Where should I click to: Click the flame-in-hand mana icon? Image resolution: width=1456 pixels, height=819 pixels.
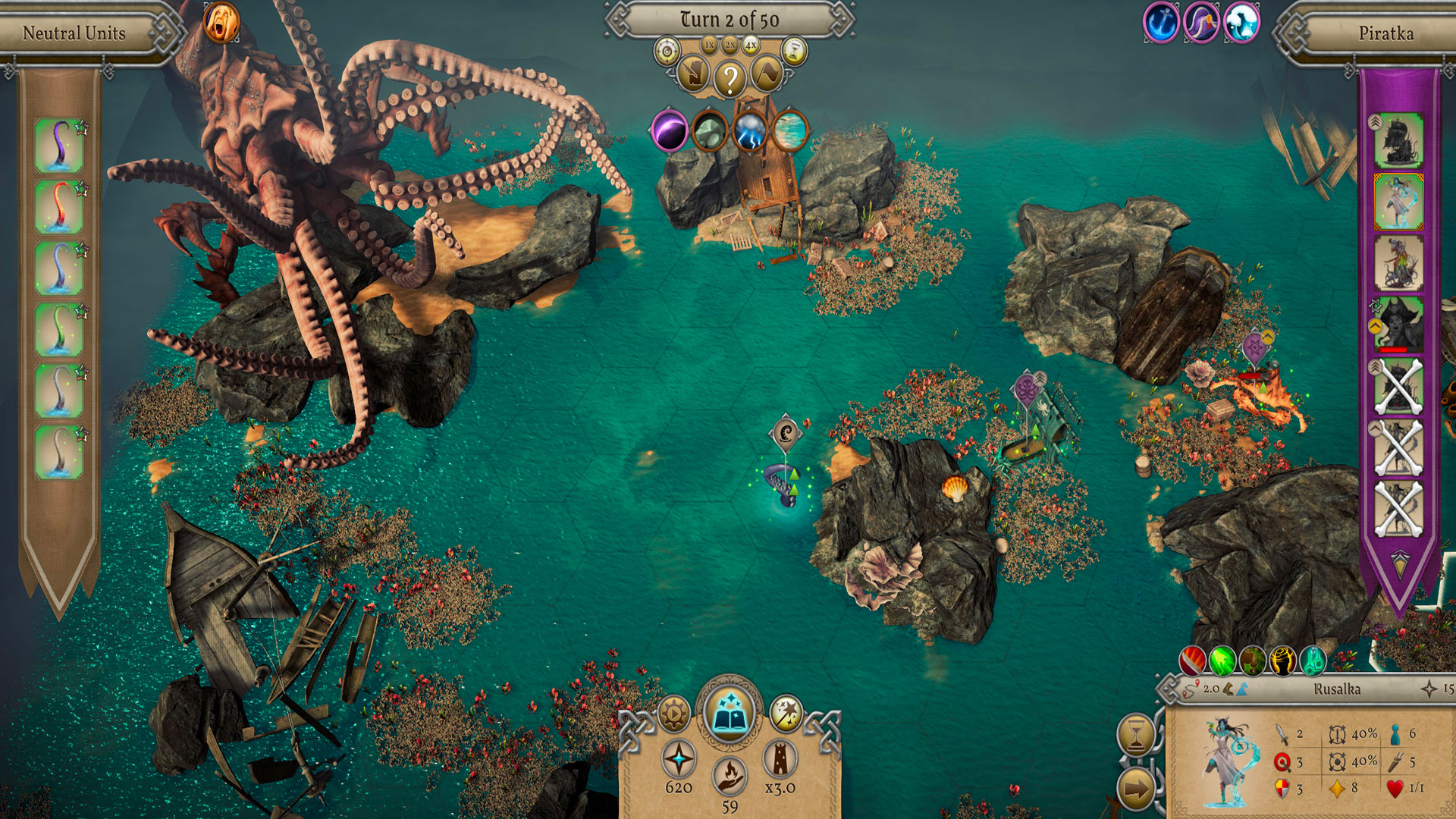[x=730, y=775]
